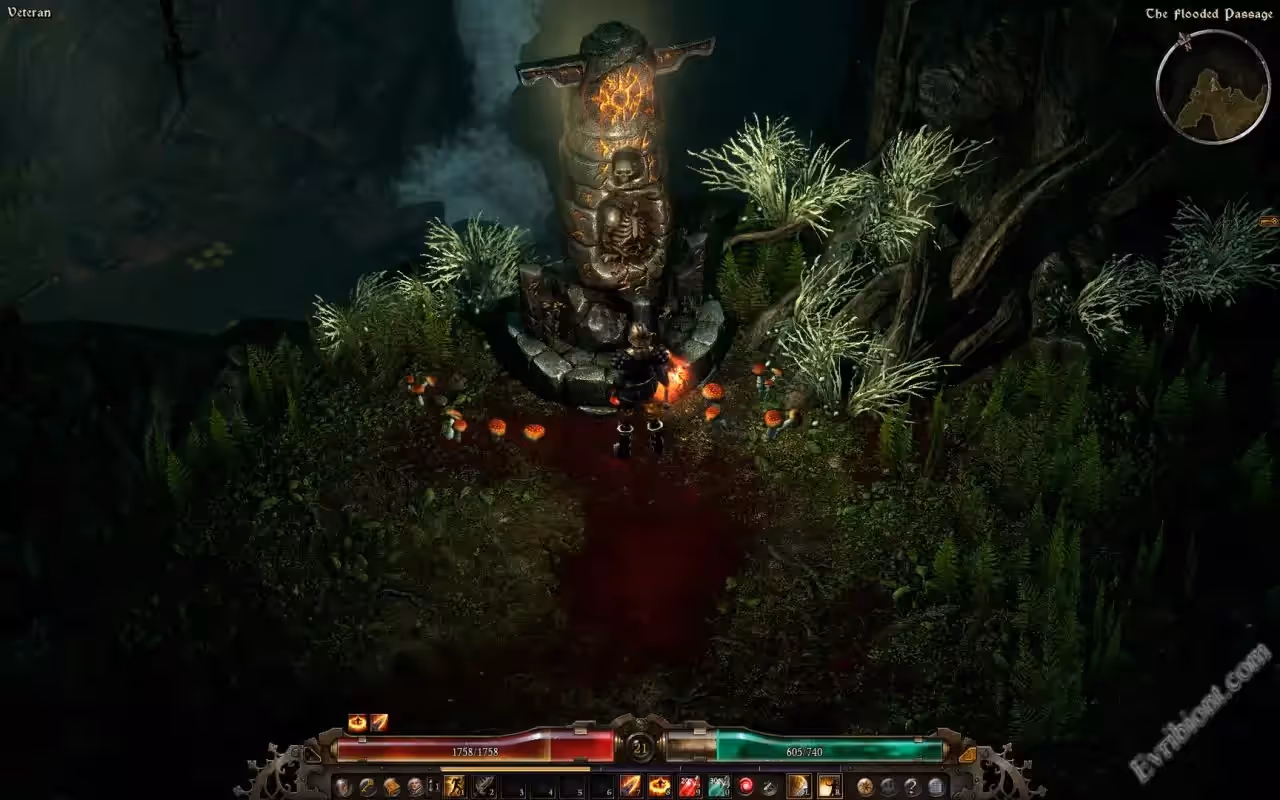The width and height of the screenshot is (1280, 800).
Task: Click the grey-haired portrait icon
Action: [415, 786]
